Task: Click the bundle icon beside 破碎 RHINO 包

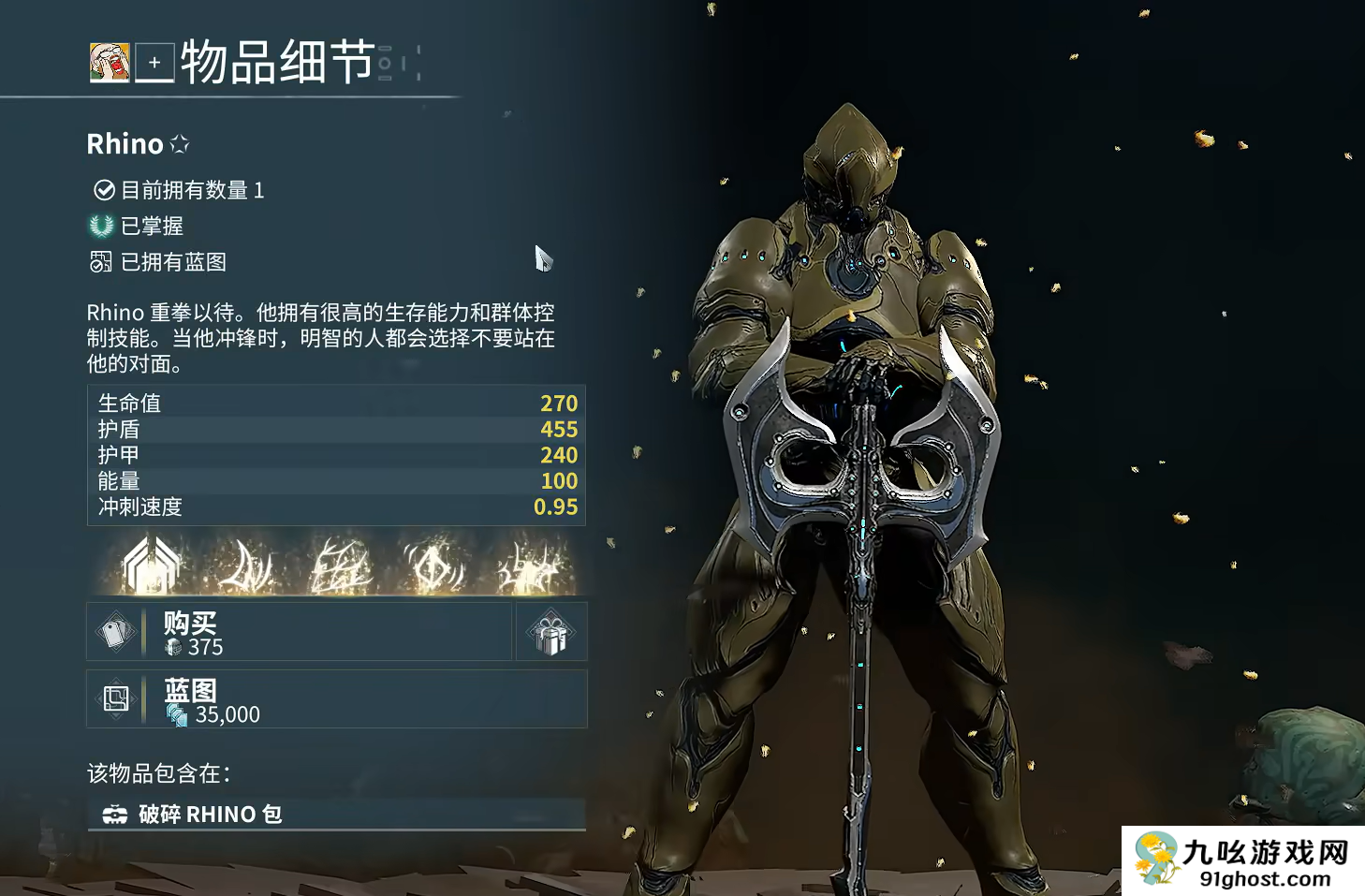Action: click(x=114, y=814)
